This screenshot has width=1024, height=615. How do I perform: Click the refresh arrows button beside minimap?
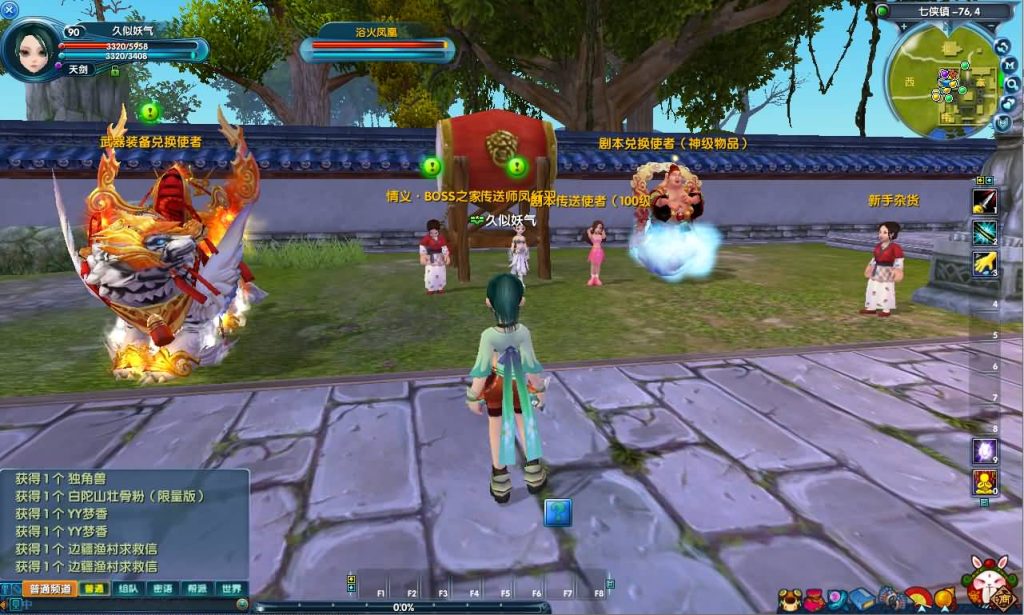[1001, 45]
